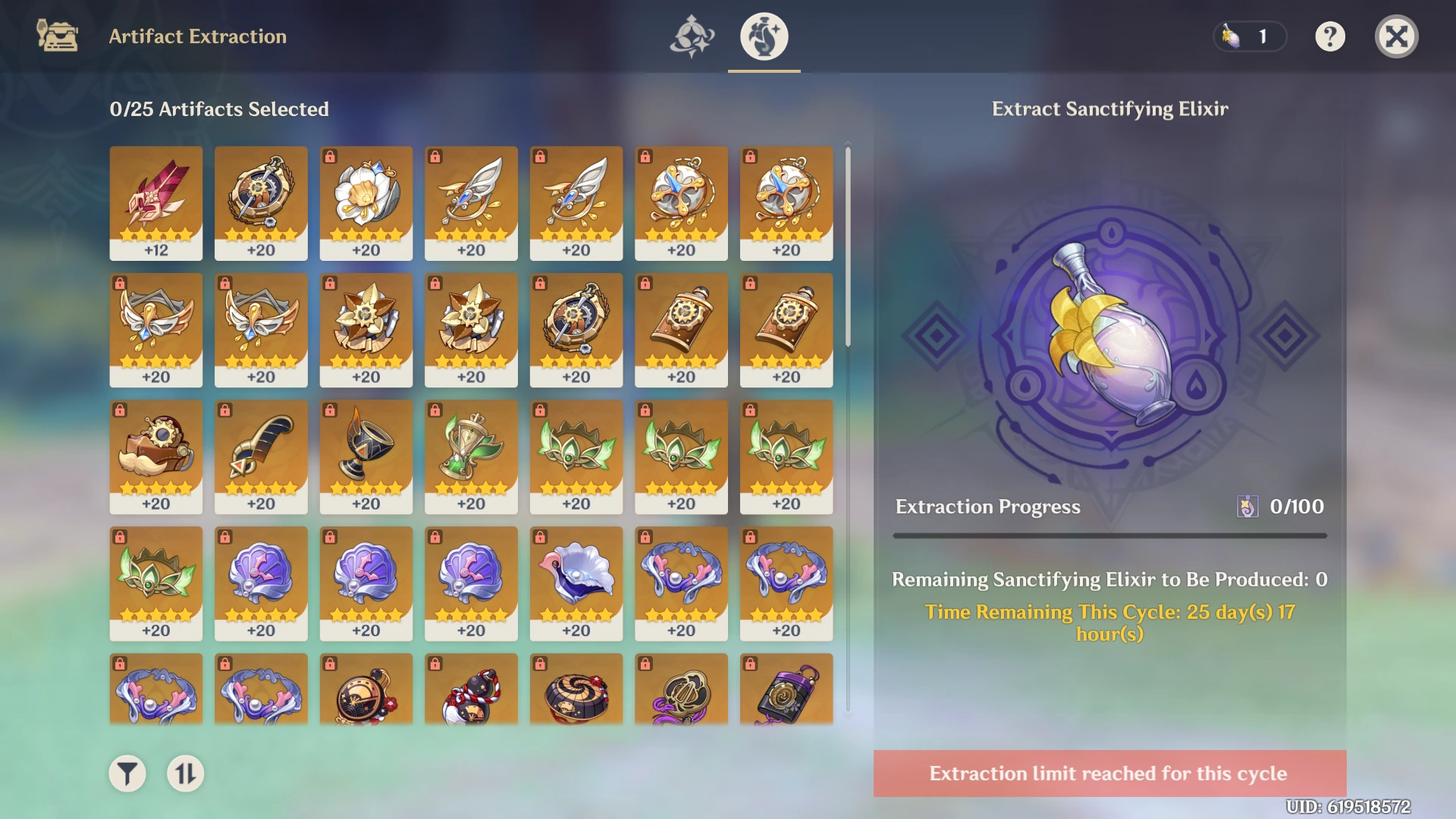Screen dimensions: 1456x819
Task: Open the artifact filter funnel button
Action: coord(127,773)
